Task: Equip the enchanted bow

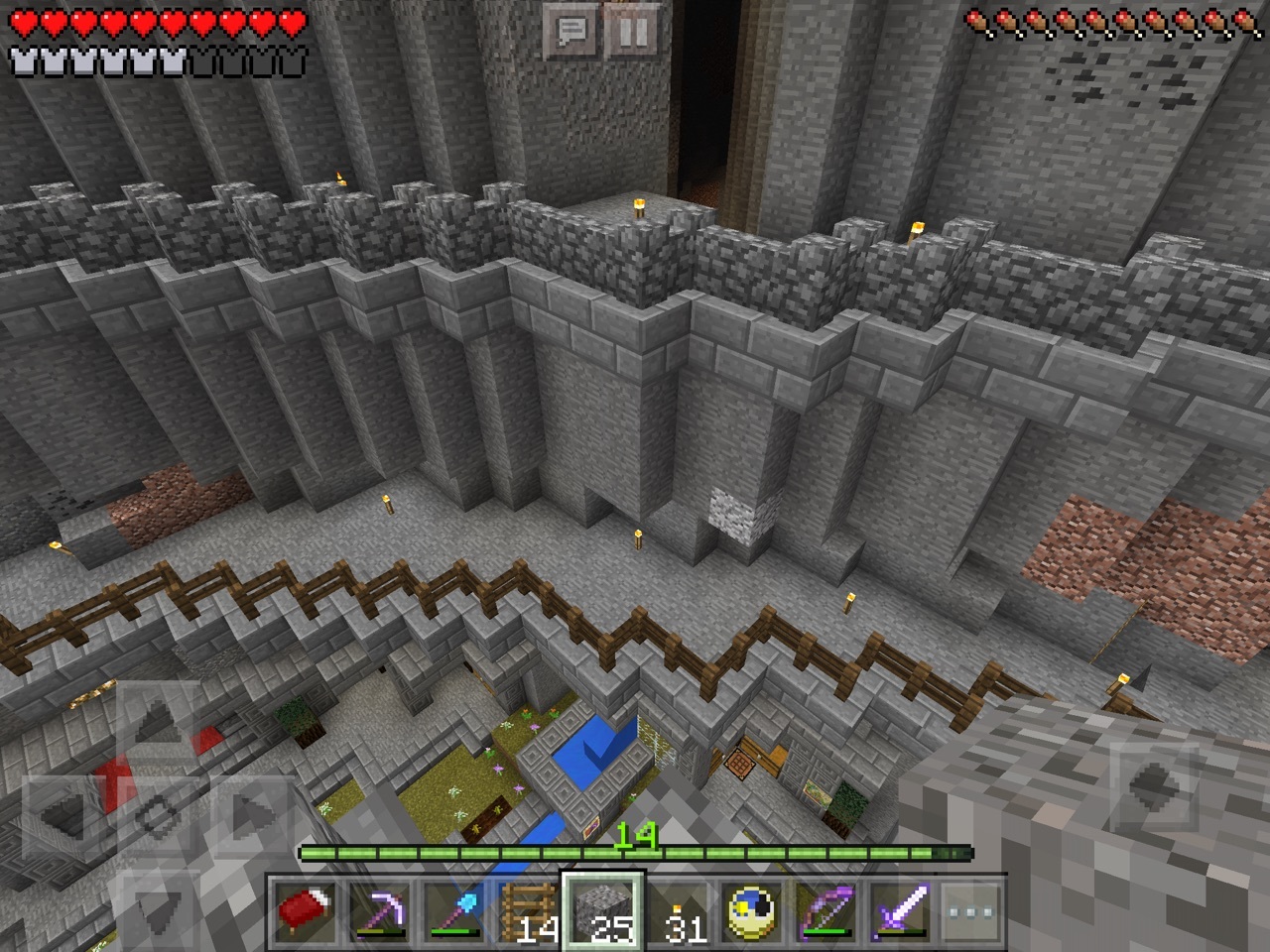Action: pos(827,909)
